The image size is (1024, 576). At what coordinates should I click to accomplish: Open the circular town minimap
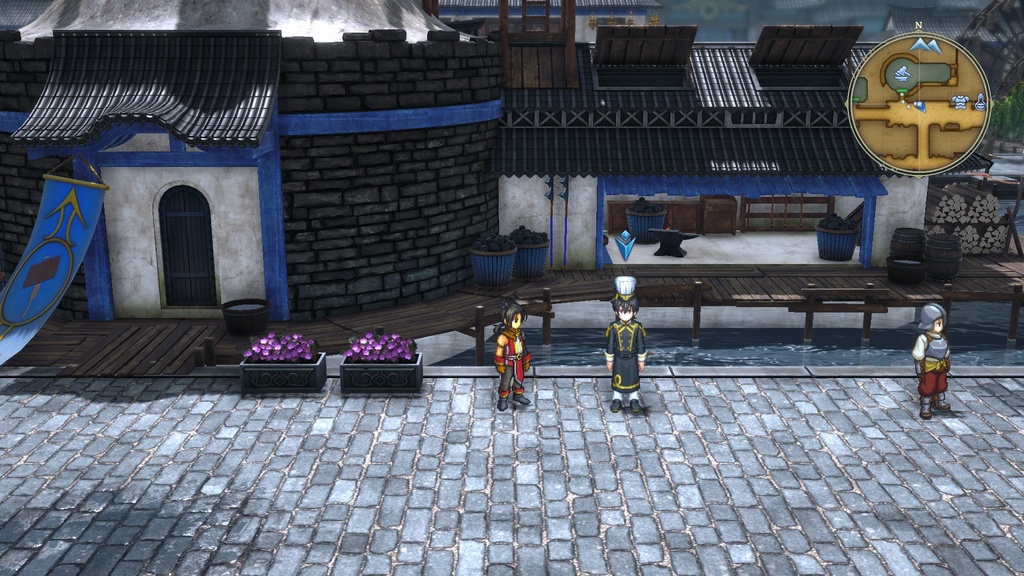coord(918,103)
